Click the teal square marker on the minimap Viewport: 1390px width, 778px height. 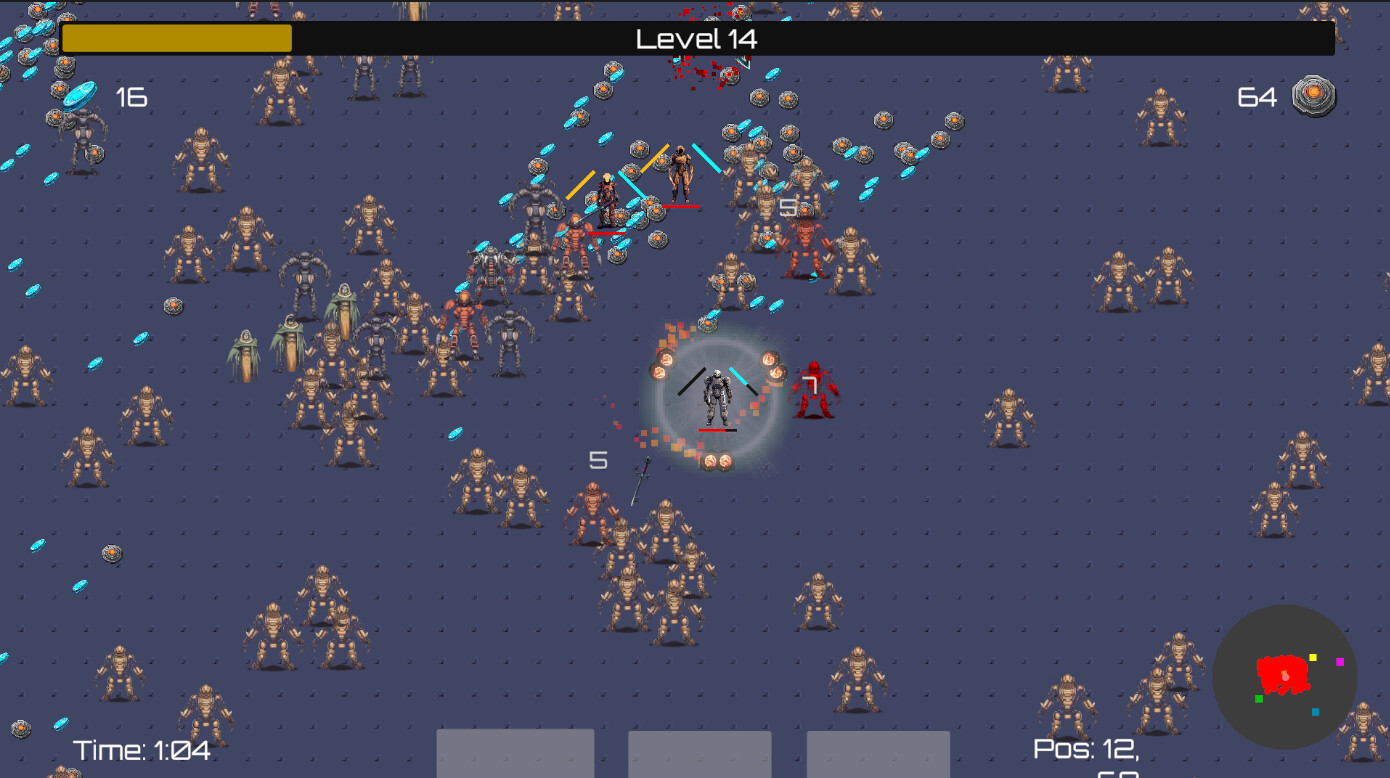pos(1315,711)
